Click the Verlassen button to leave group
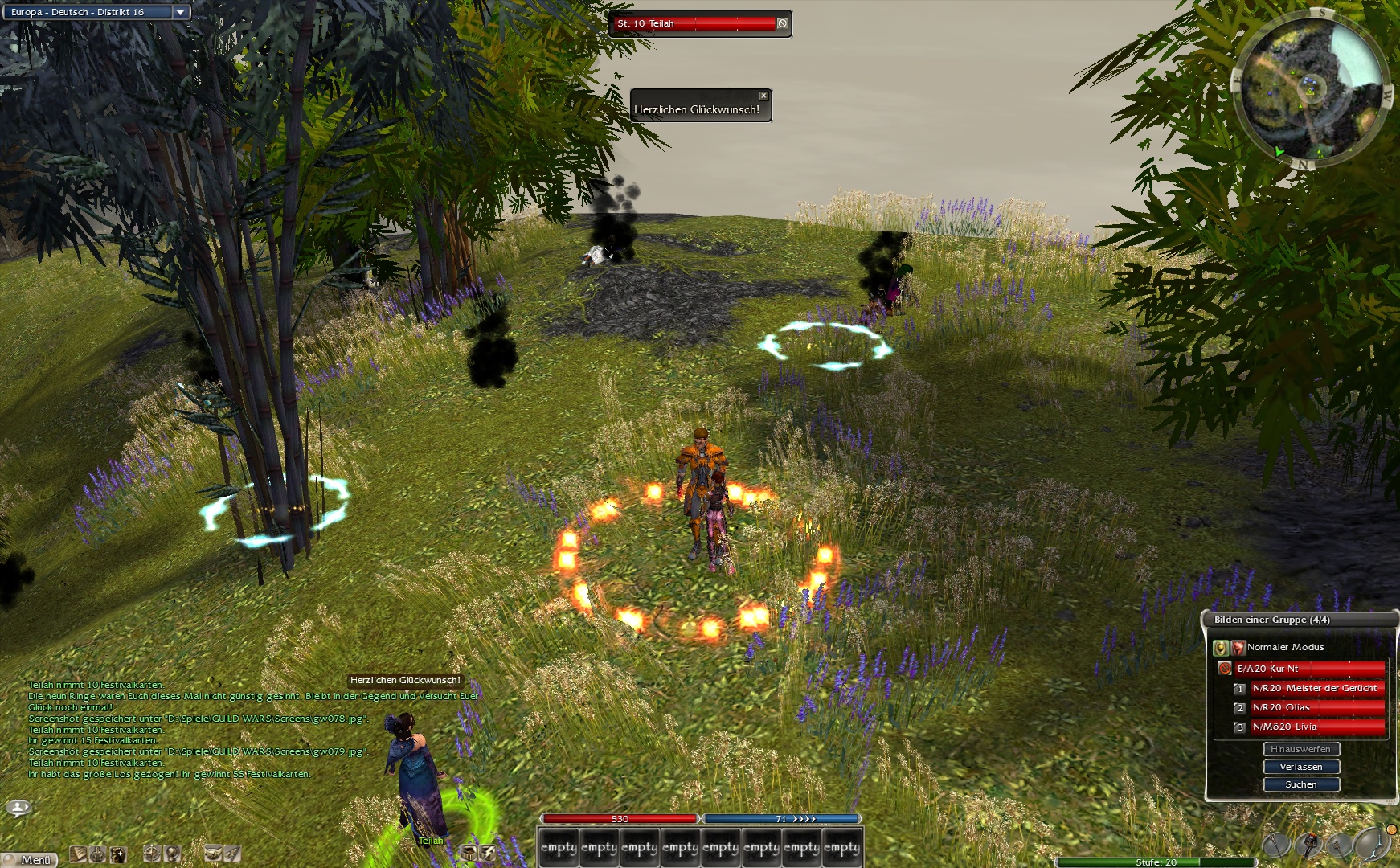Viewport: 1400px width, 868px height. point(1300,767)
